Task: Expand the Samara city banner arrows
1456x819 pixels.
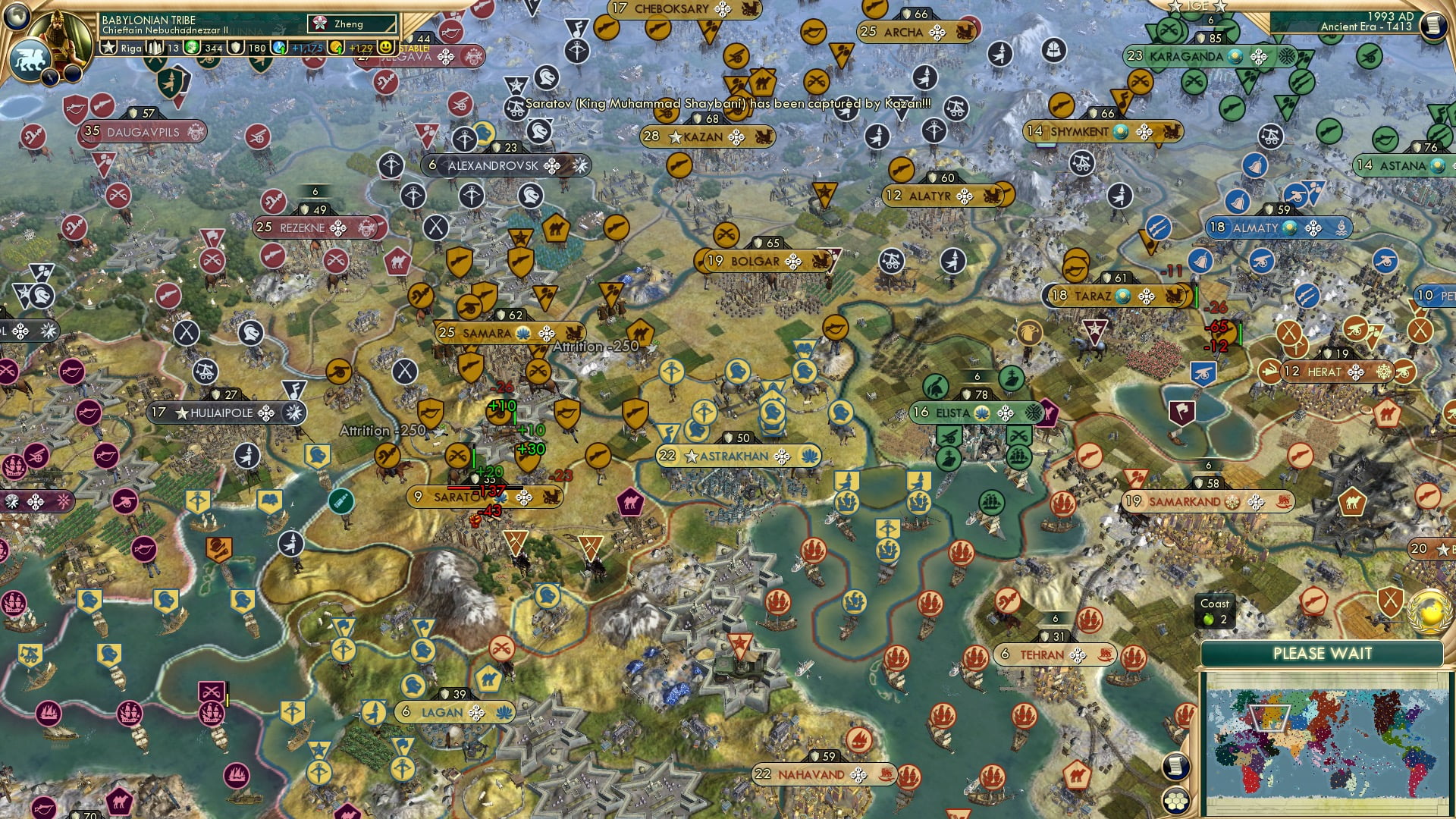Action: click(546, 334)
